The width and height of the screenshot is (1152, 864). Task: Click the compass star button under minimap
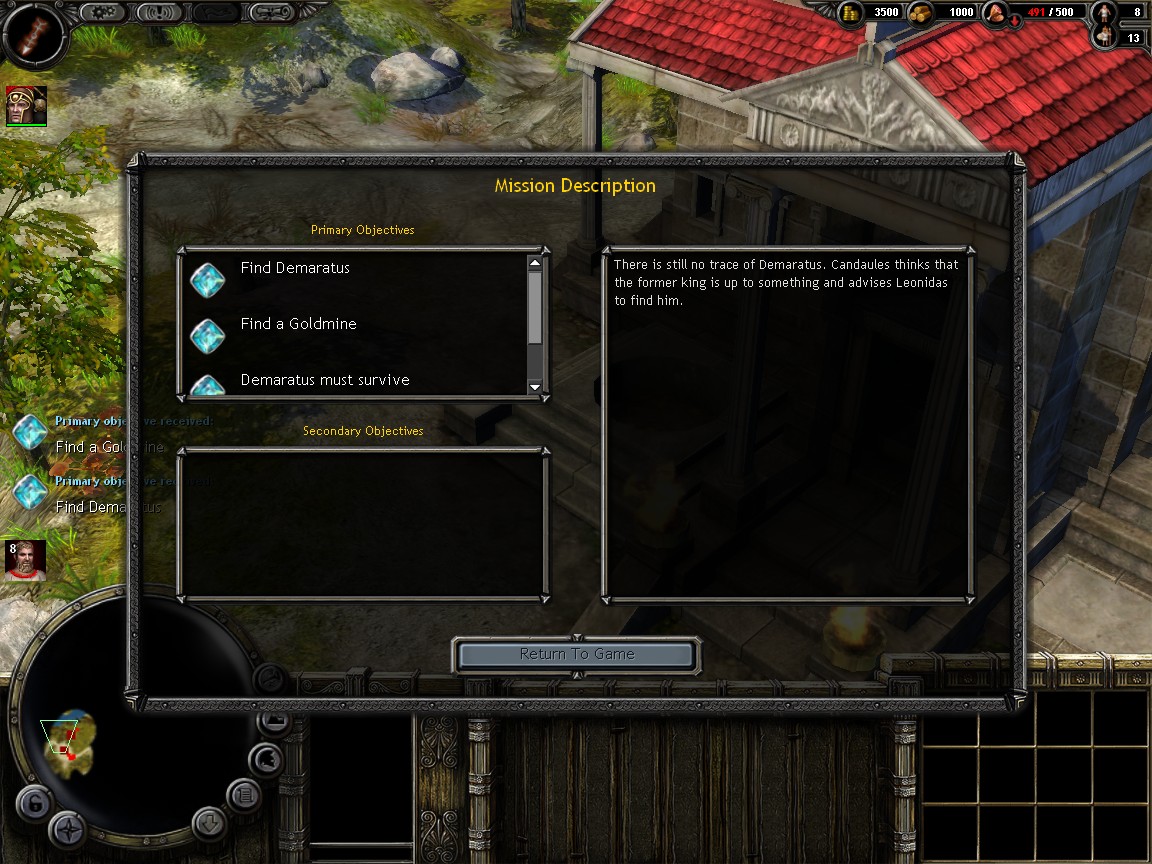click(68, 829)
